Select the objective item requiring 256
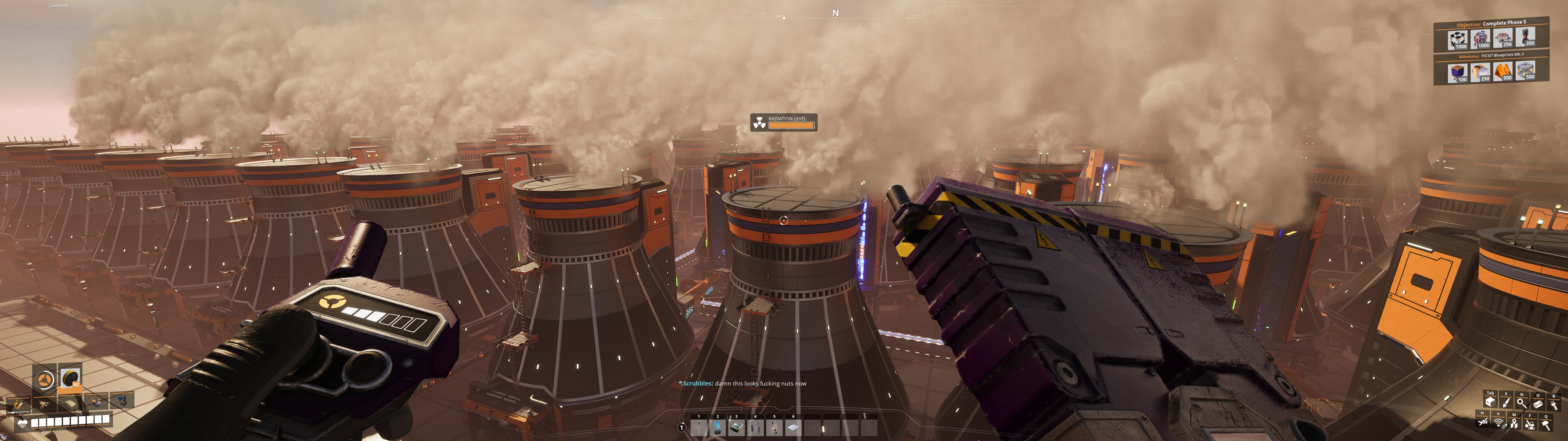 click(x=1502, y=39)
